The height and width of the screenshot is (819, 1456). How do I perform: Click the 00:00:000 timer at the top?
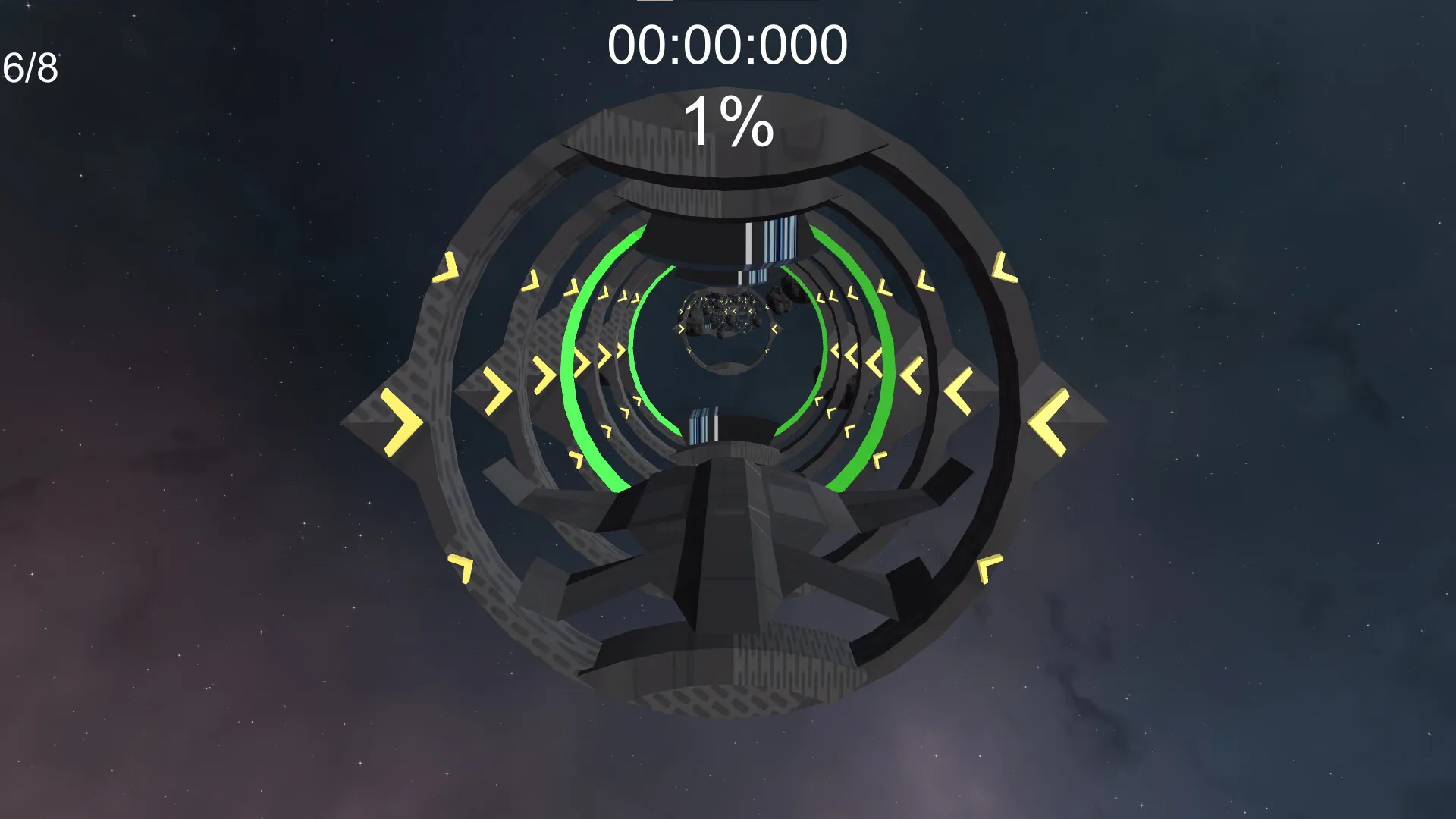point(730,45)
